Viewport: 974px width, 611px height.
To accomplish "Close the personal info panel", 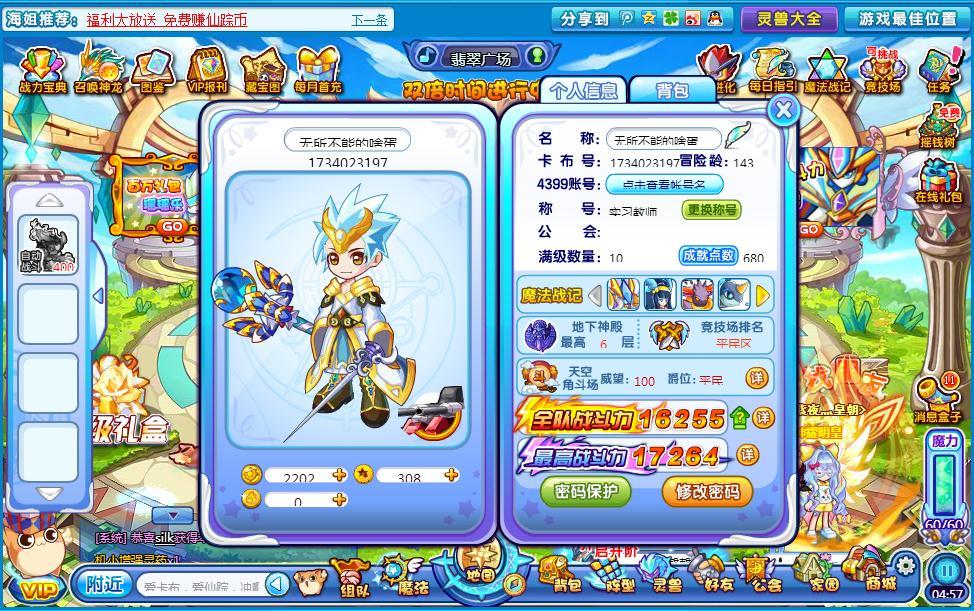I will coord(784,110).
